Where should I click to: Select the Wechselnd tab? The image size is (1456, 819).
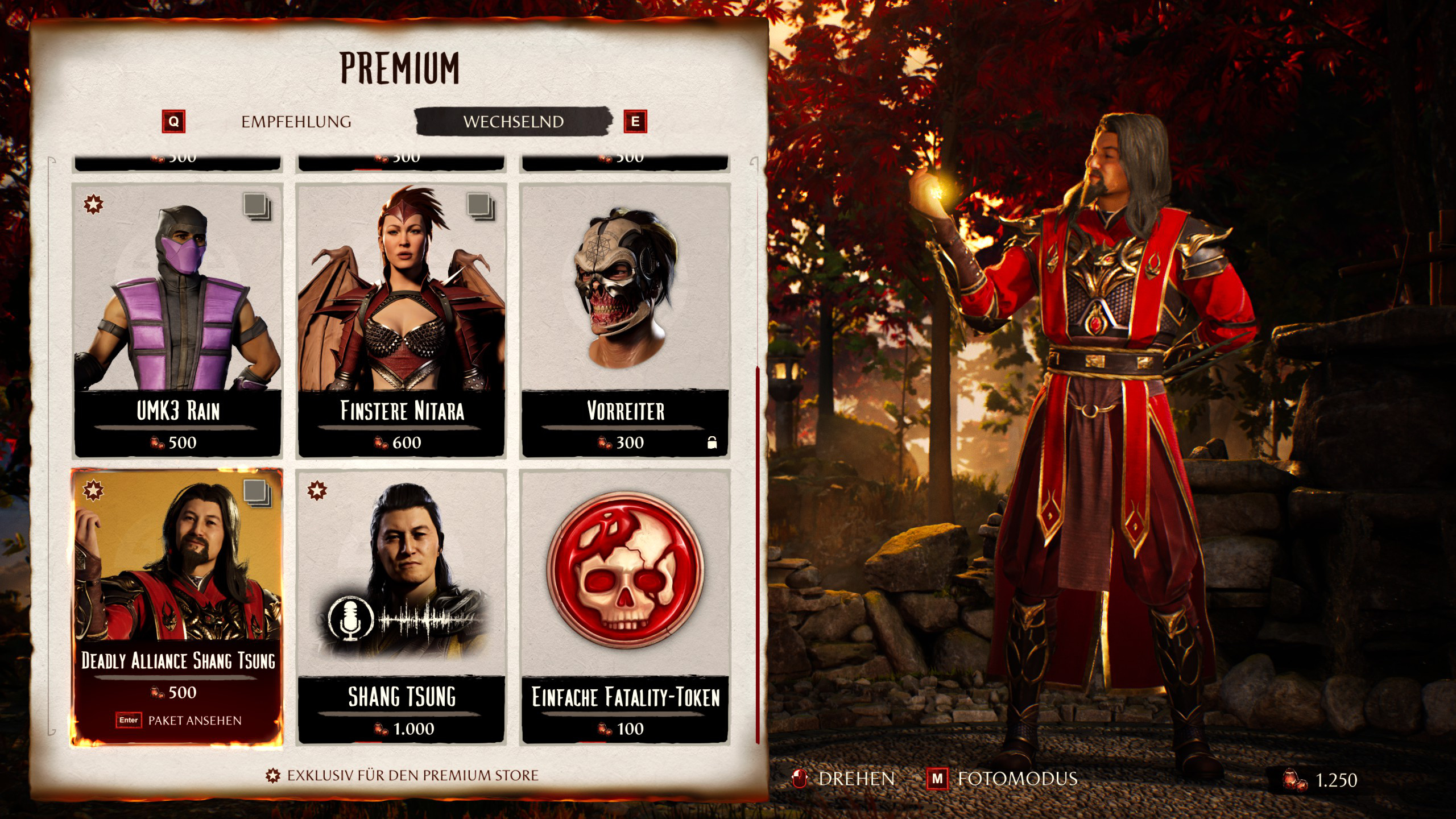(513, 122)
